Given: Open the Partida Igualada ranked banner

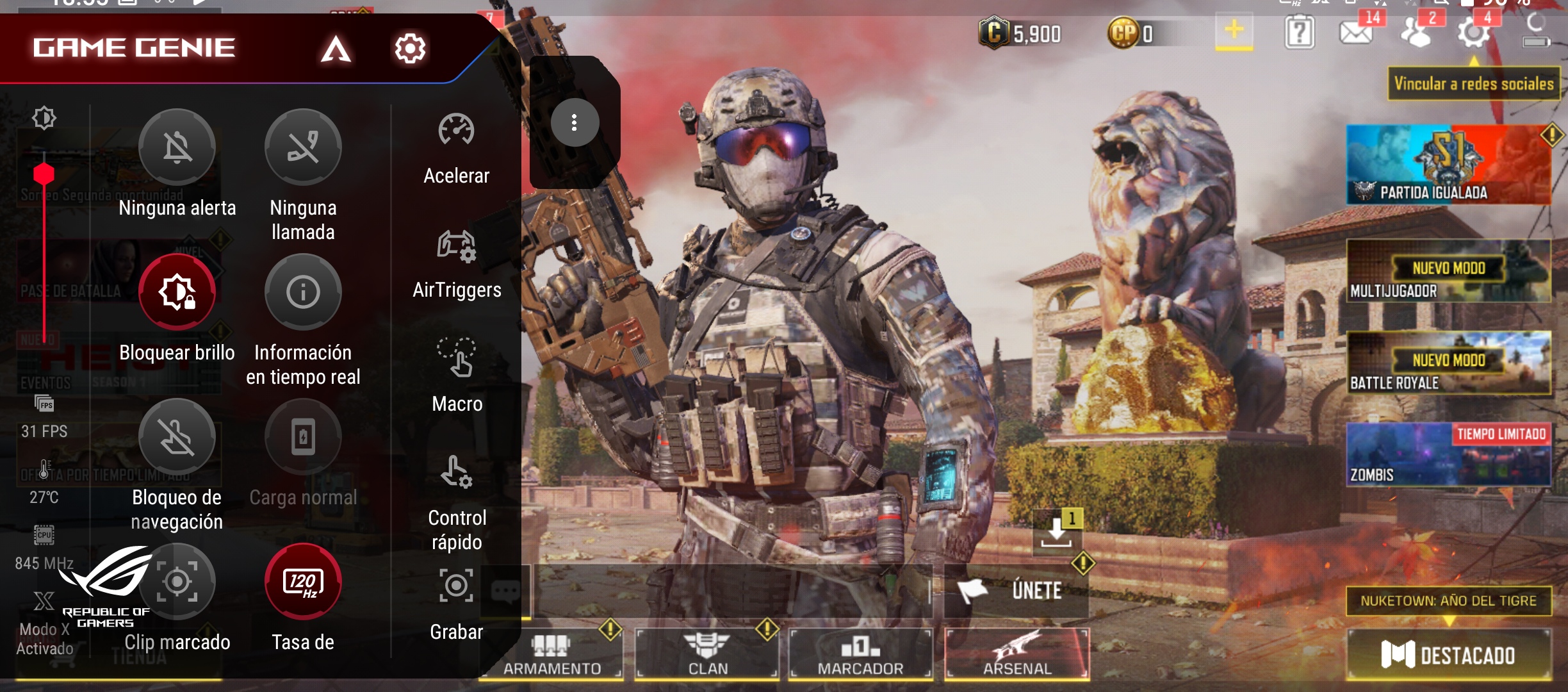Looking at the screenshot, I should 1448,165.
